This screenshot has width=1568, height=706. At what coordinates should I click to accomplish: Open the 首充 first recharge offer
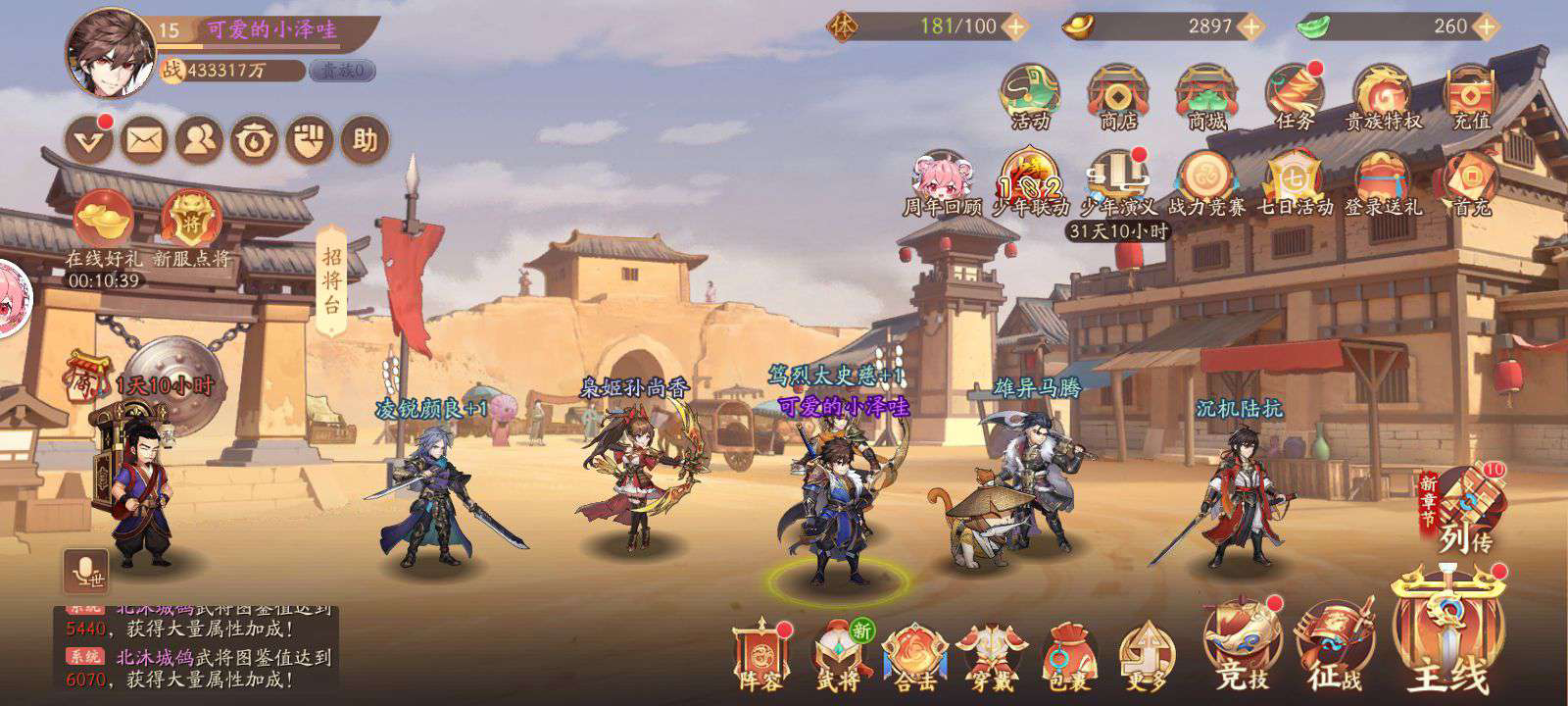1470,182
